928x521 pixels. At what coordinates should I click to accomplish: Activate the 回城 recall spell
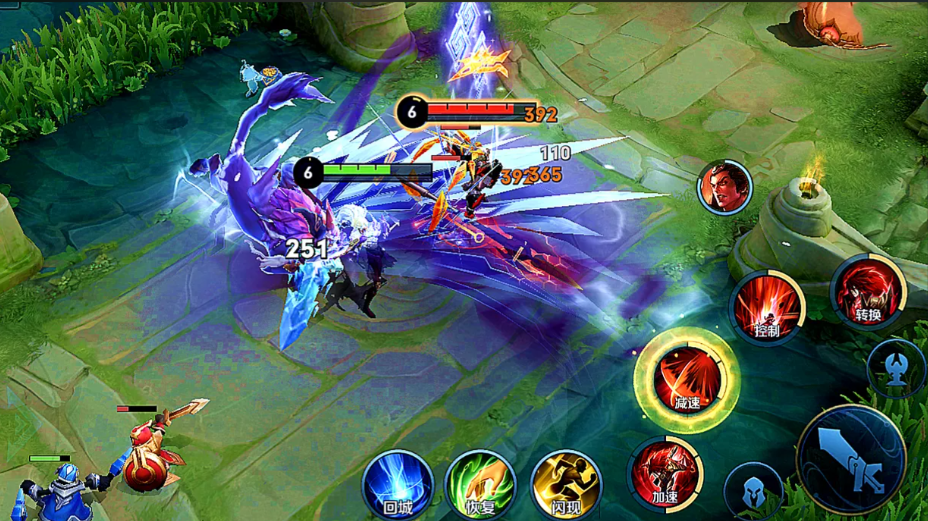point(397,484)
